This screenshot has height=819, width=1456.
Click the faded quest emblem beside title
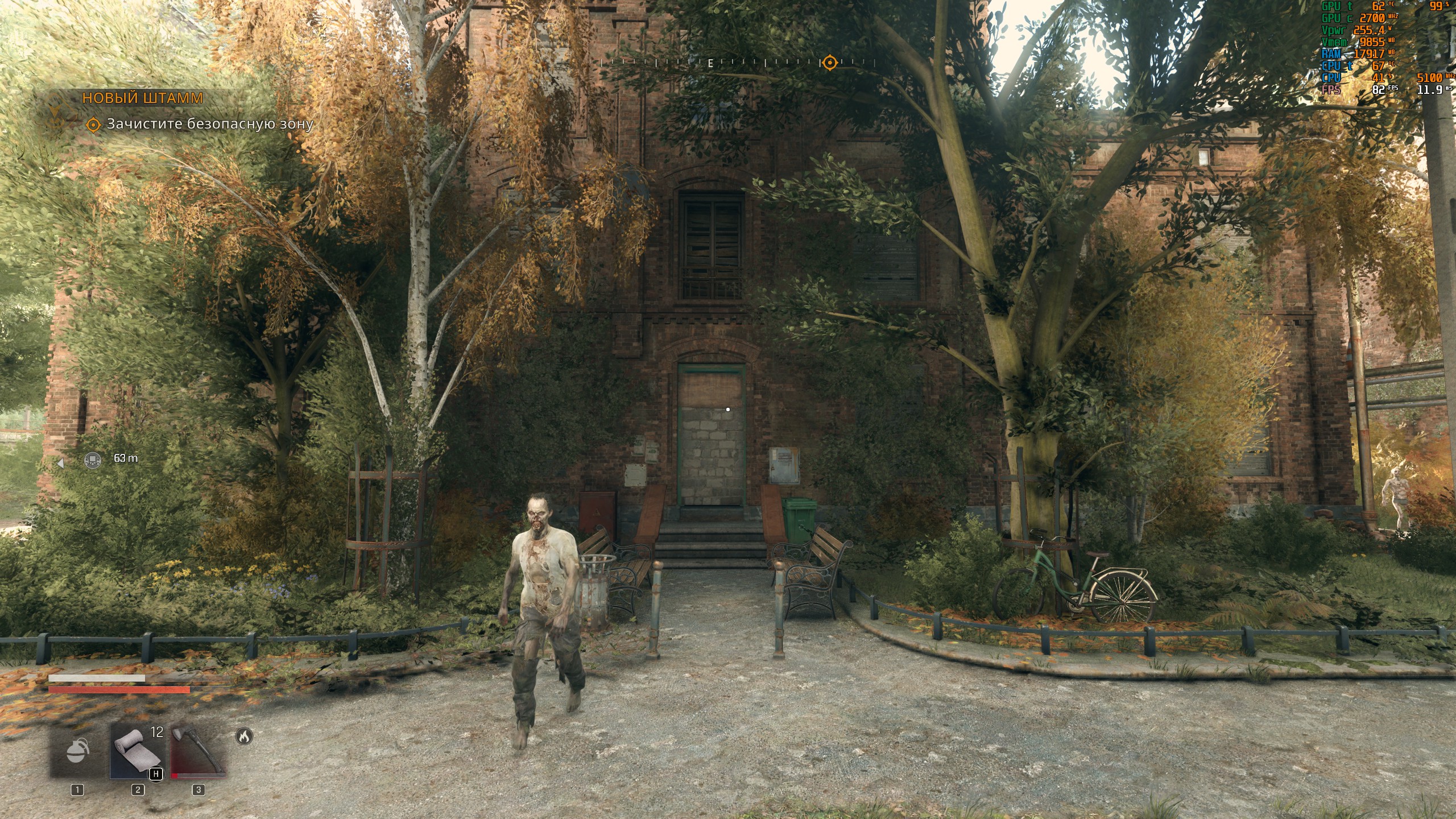tap(55, 111)
